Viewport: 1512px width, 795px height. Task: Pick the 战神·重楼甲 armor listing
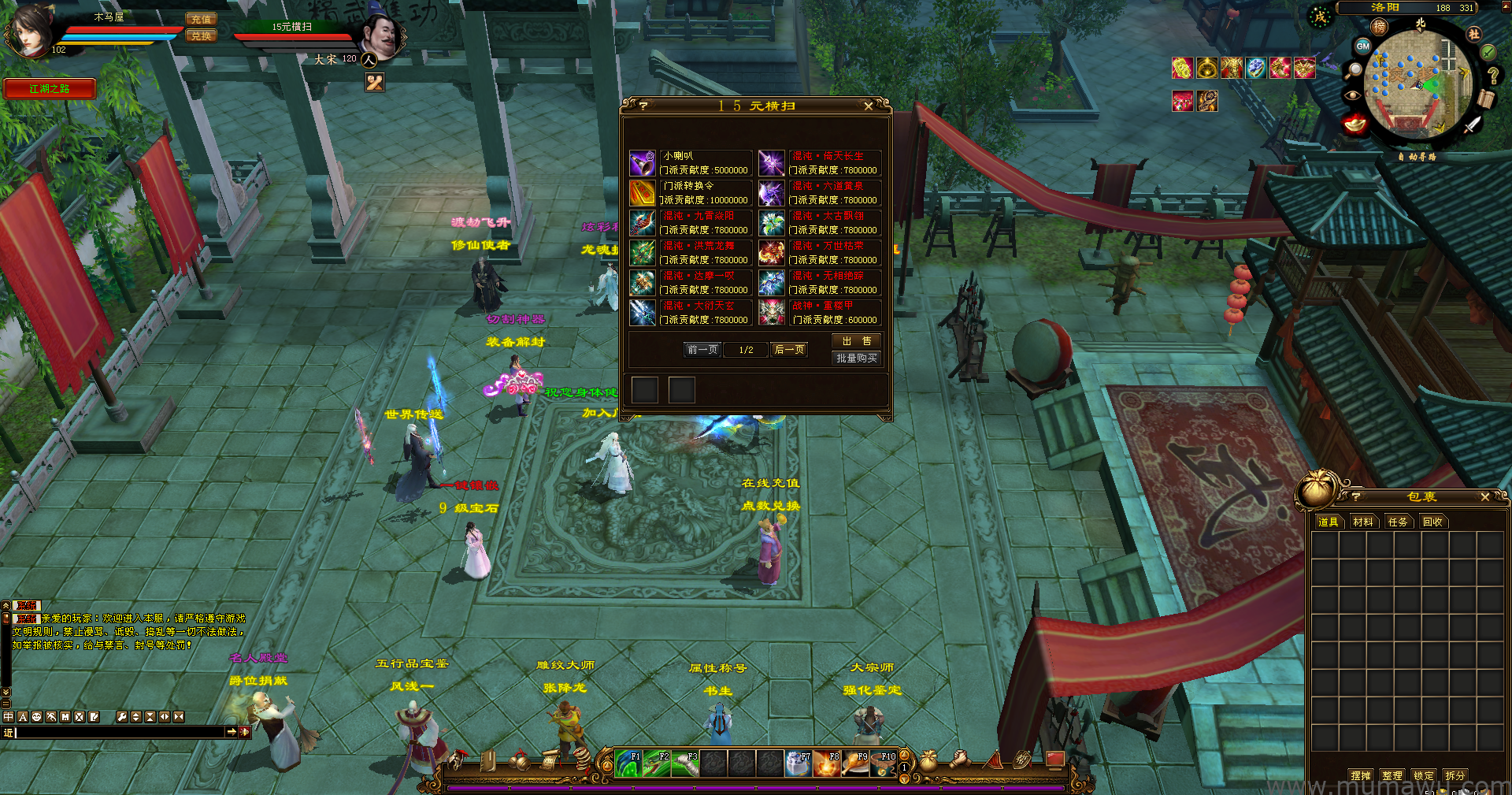(x=819, y=313)
